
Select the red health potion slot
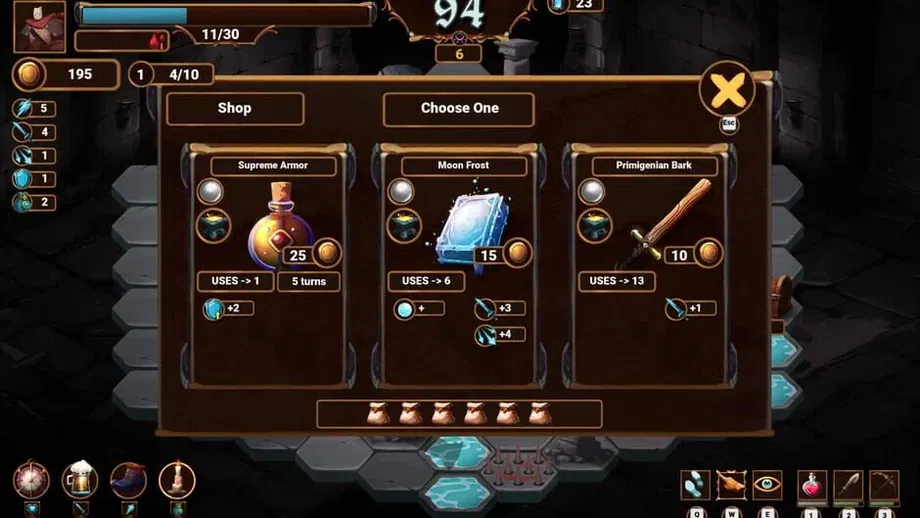coord(812,484)
